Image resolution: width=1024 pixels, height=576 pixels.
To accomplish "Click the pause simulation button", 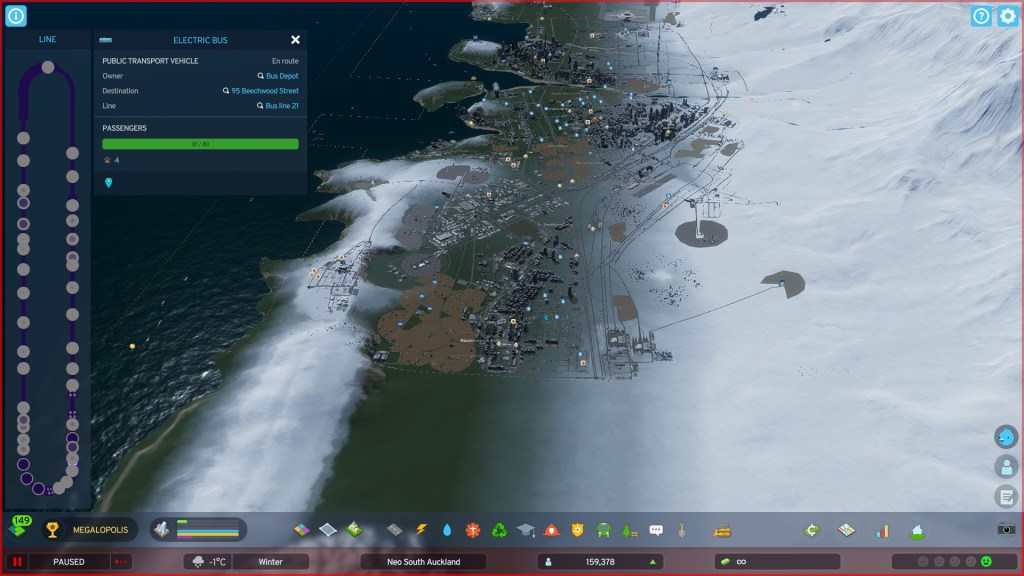I will (18, 562).
